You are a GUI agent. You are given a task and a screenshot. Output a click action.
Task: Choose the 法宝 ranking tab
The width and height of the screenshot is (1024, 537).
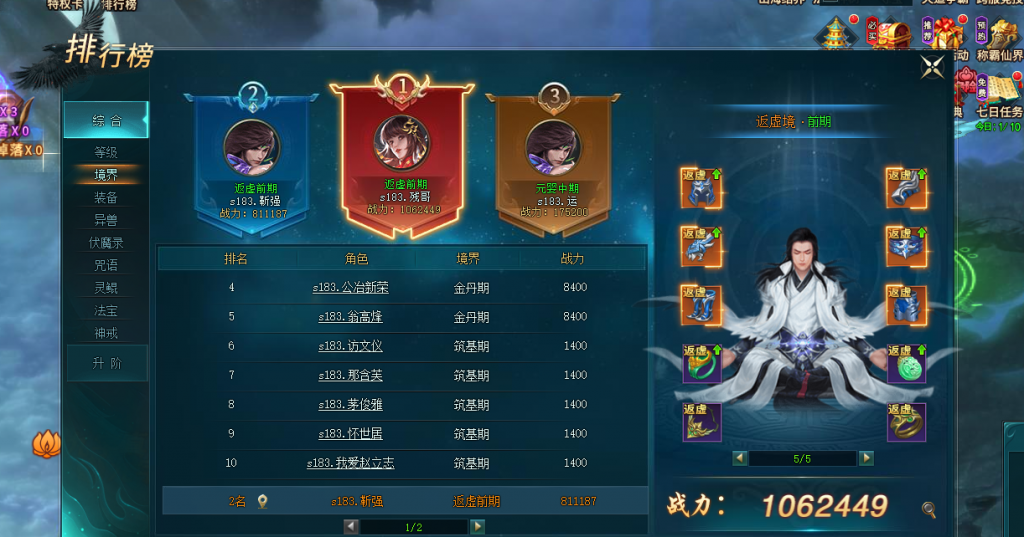pyautogui.click(x=106, y=311)
